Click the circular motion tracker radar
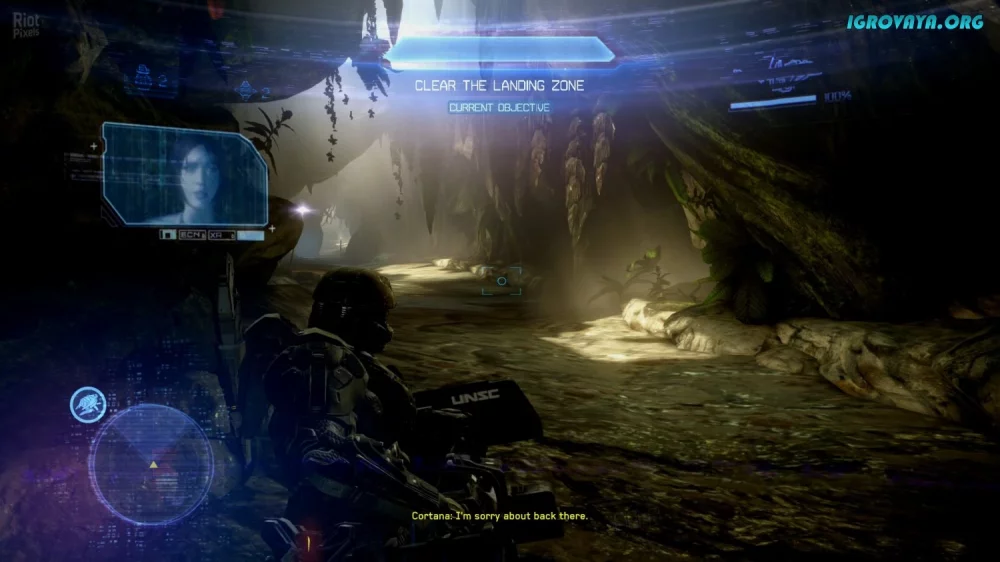This screenshot has width=1000, height=562. [x=151, y=462]
